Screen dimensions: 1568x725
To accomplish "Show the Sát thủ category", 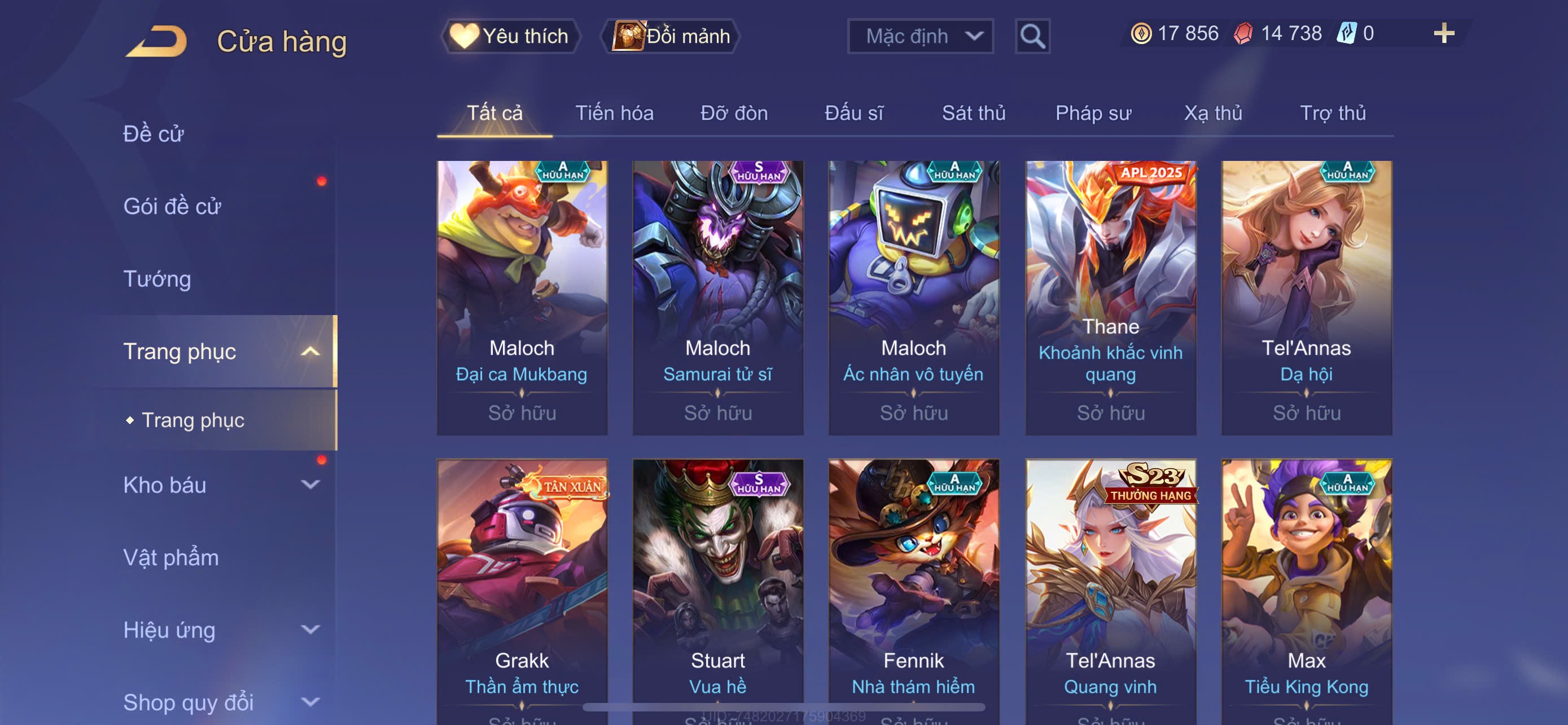I will coord(973,113).
